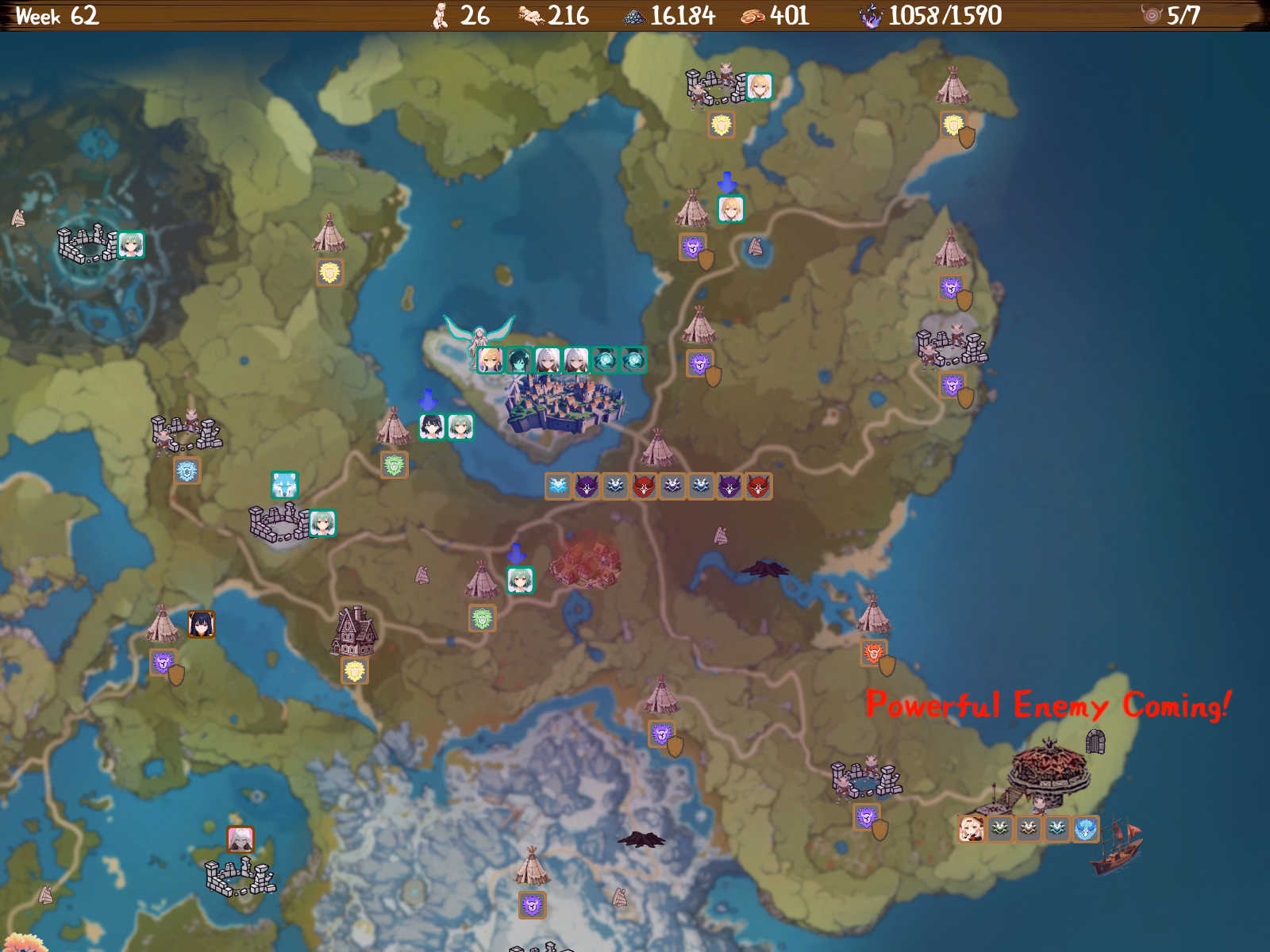
Task: Click the dungeon door icon near the fortress
Action: tap(1095, 743)
